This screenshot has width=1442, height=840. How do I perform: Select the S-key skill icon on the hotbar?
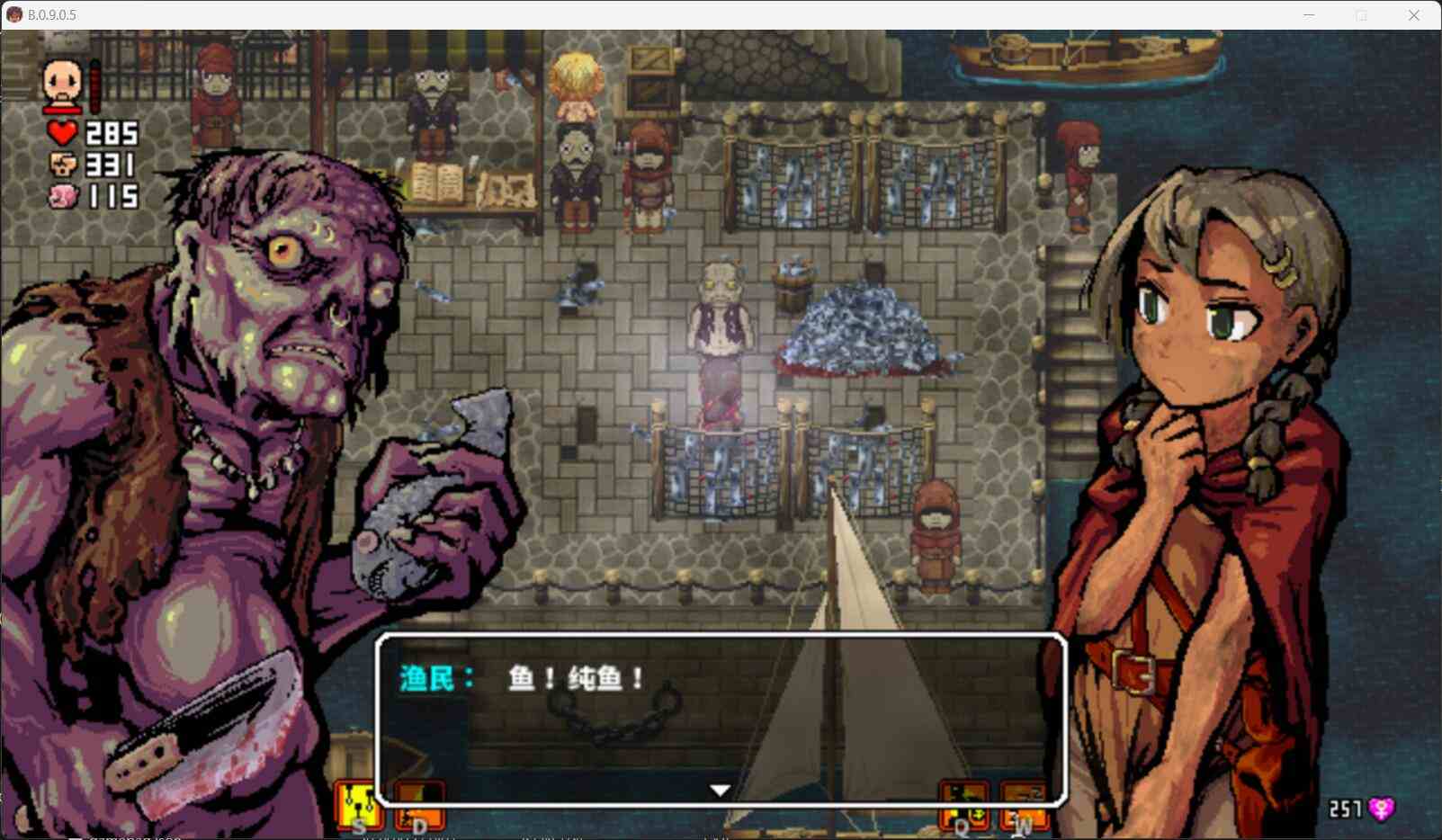[x=360, y=803]
